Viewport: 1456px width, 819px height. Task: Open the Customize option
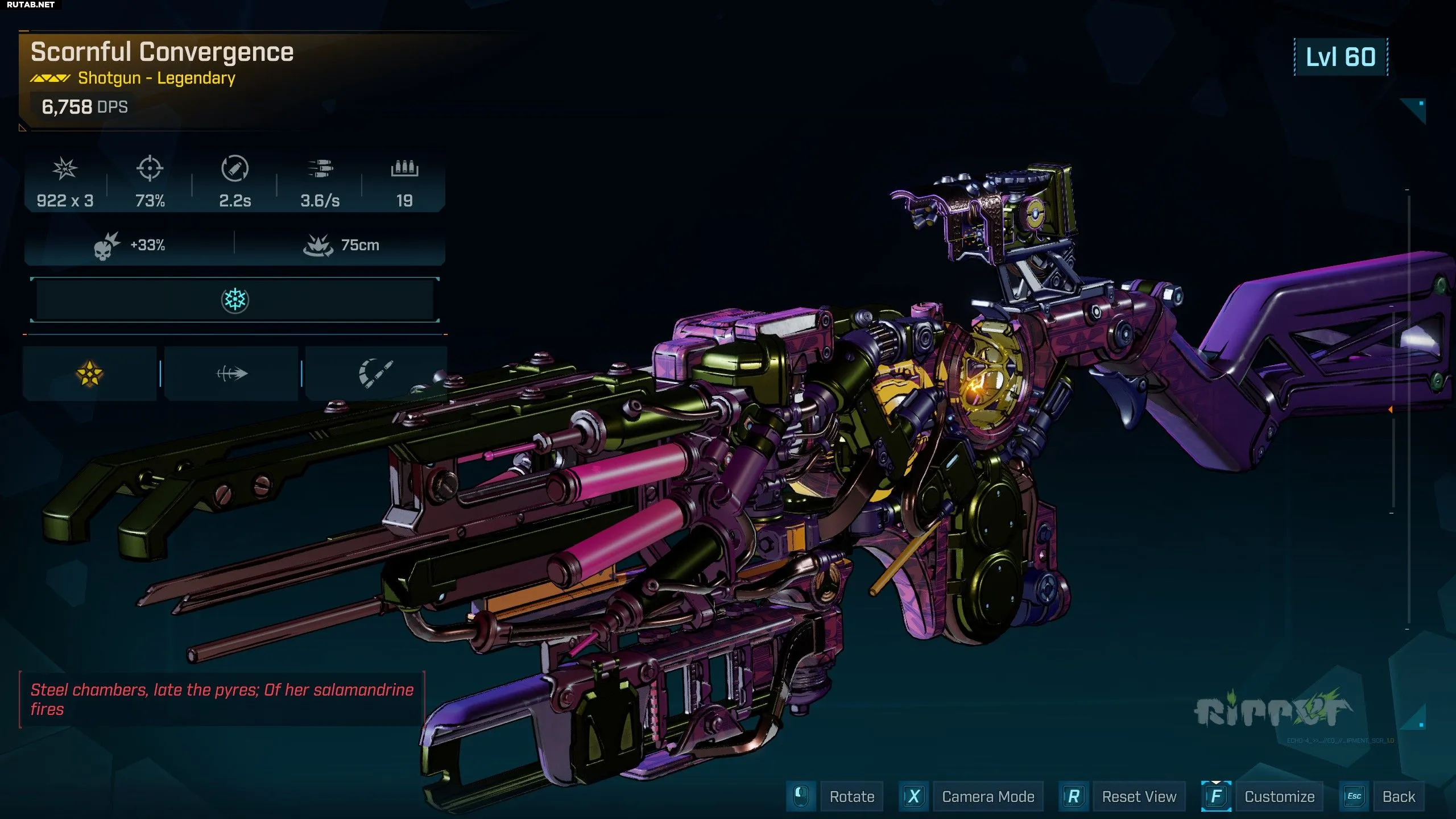[1279, 796]
